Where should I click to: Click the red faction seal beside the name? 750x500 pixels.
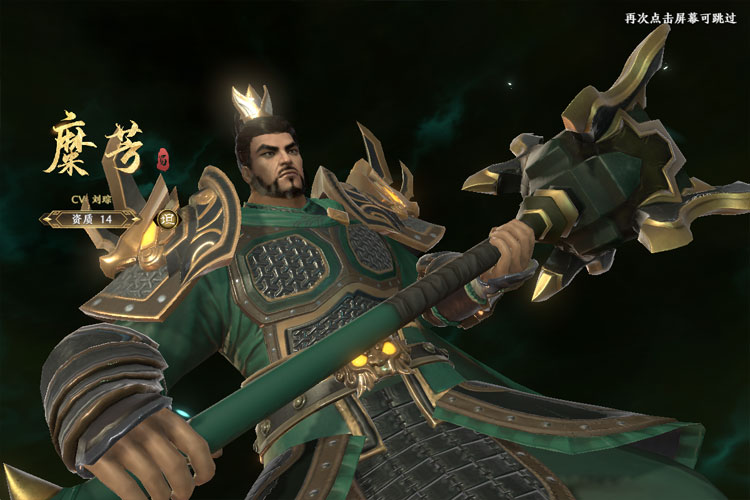tap(164, 156)
